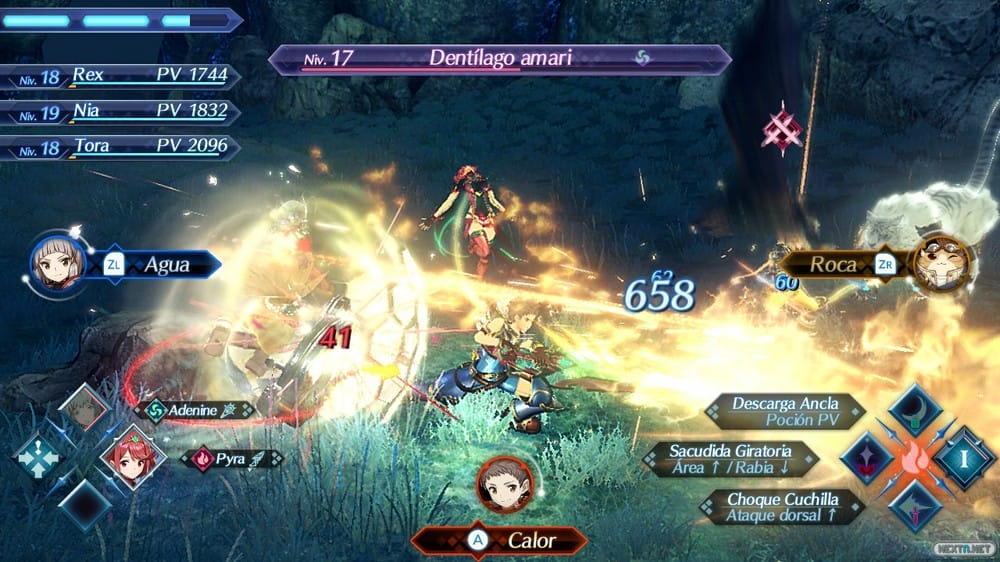Activate the central flame special icon
Image resolution: width=1000 pixels, height=562 pixels.
click(x=915, y=458)
